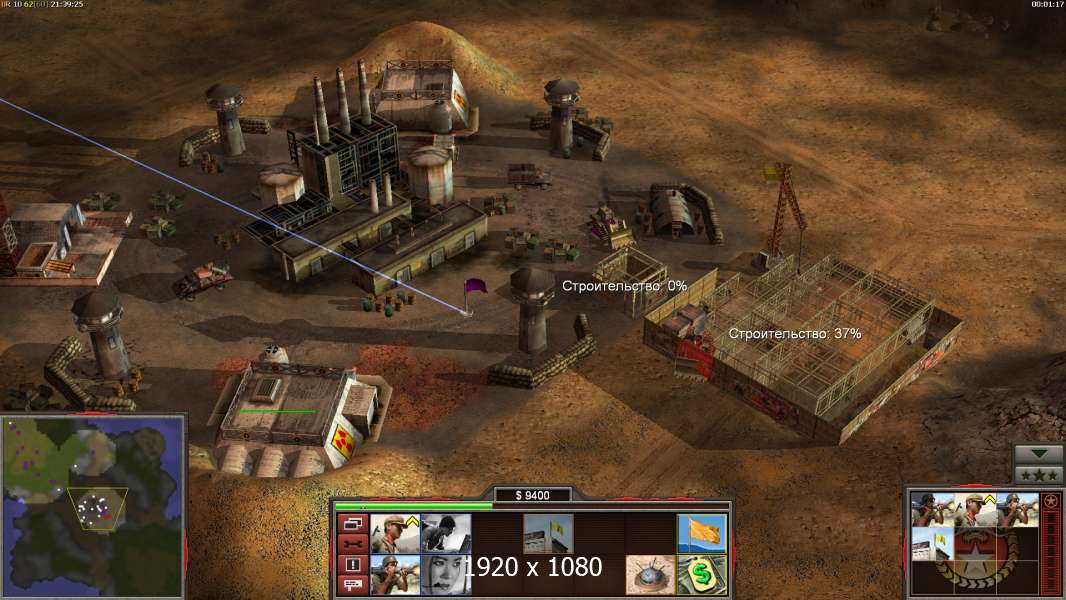
Task: Train a Red Guard from the command bar
Action: click(x=395, y=533)
